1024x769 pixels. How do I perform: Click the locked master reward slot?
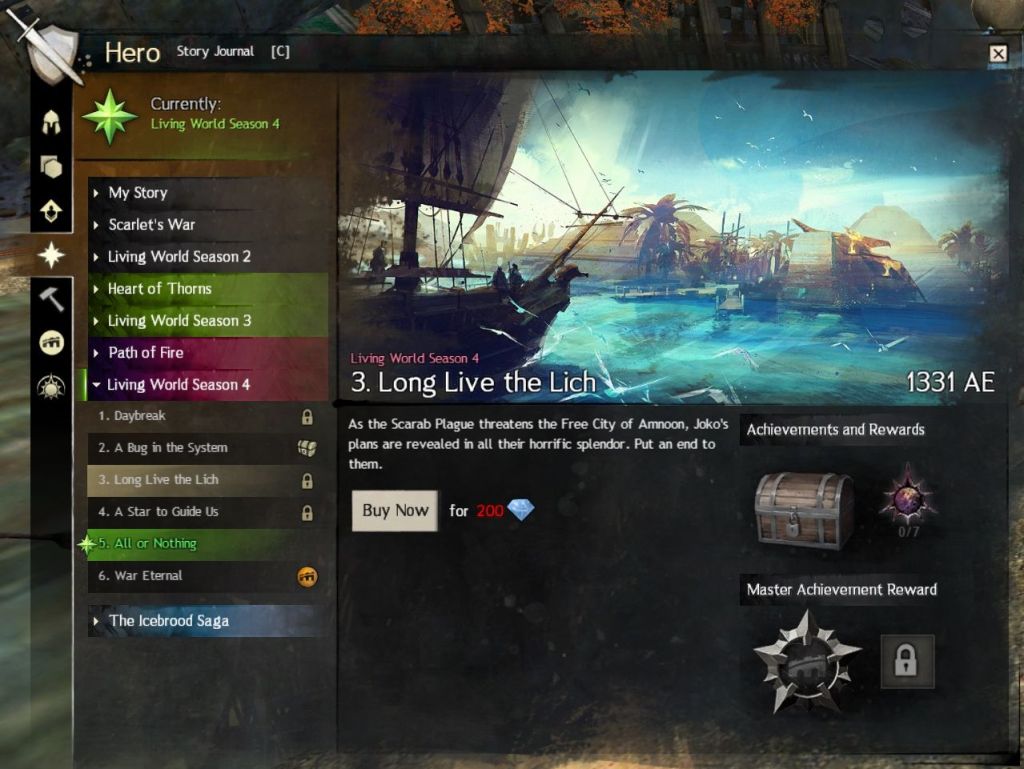907,661
